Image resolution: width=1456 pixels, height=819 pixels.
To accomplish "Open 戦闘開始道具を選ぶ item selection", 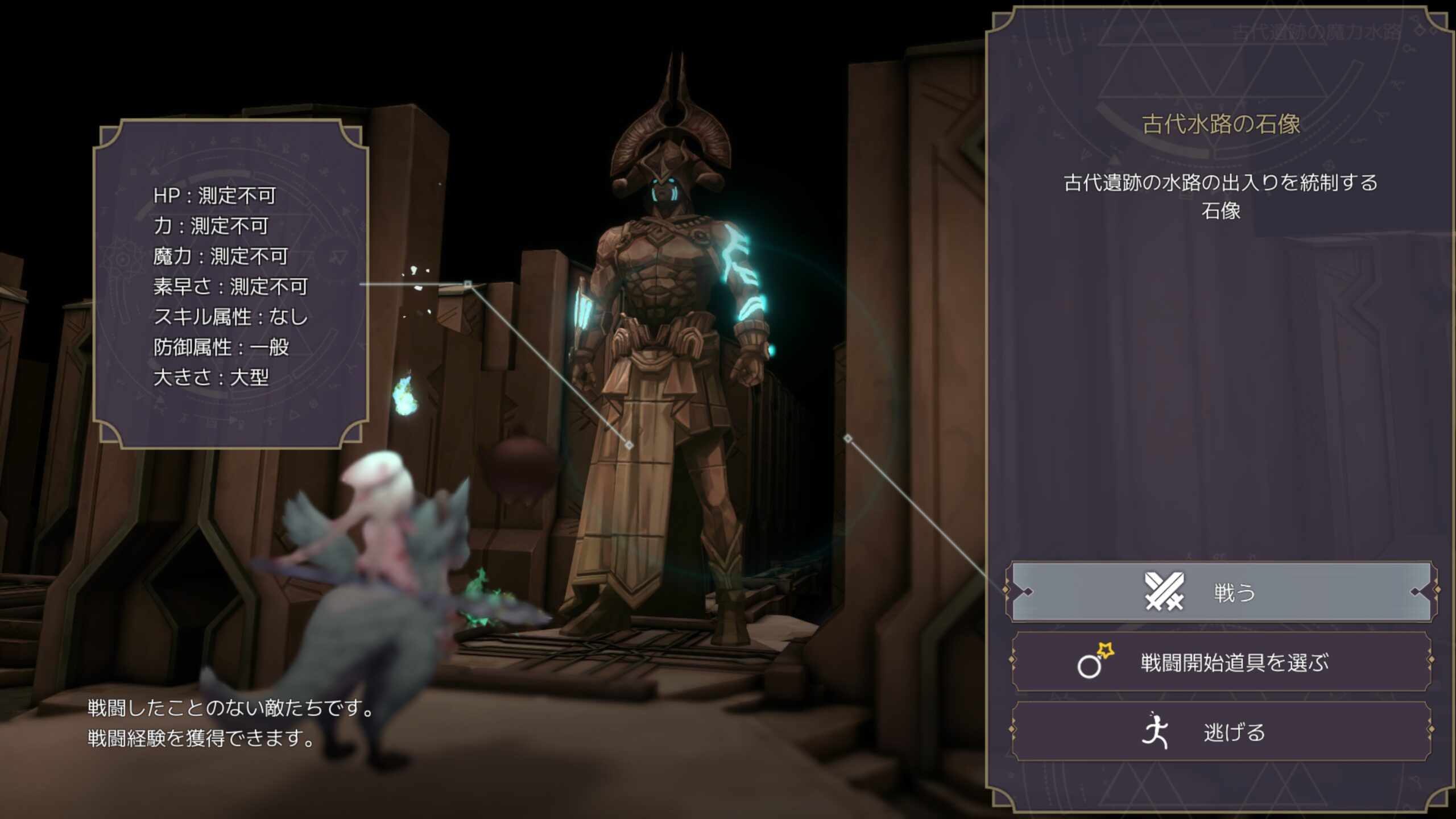I will tap(1221, 663).
